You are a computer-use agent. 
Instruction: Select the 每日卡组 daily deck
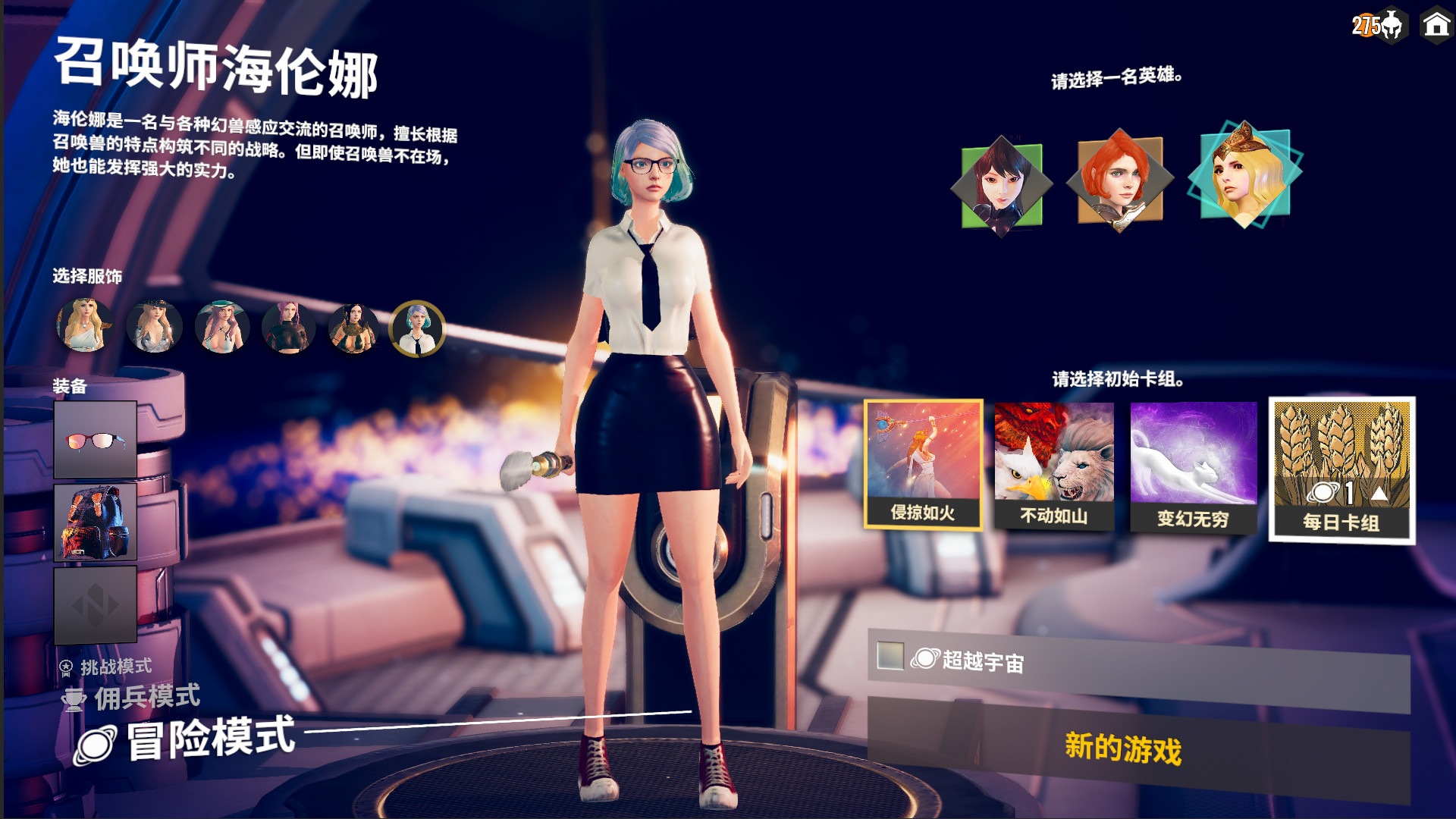coord(1341,463)
